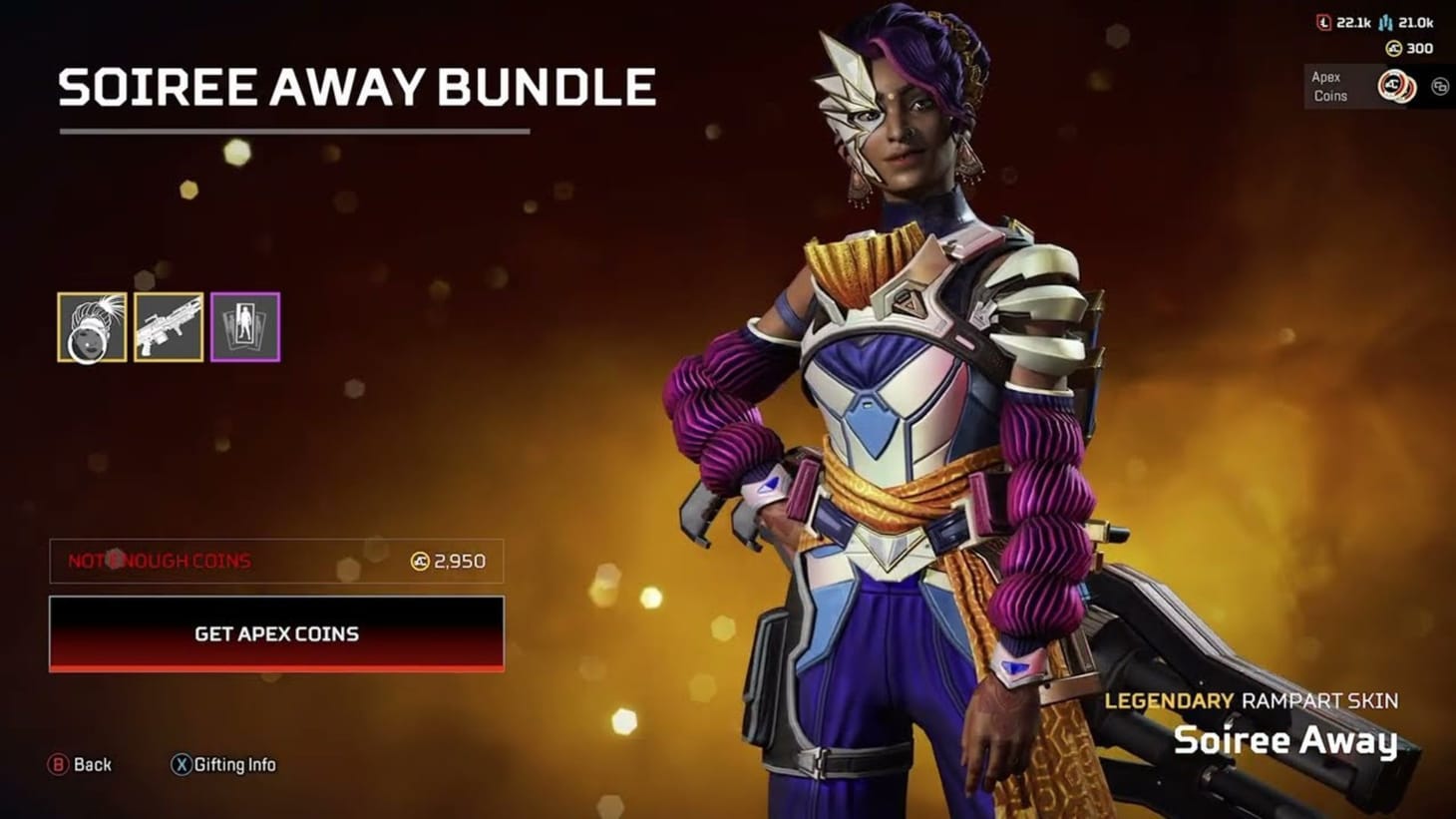
Task: Click the Not Enough Coins price bar
Action: point(277,561)
